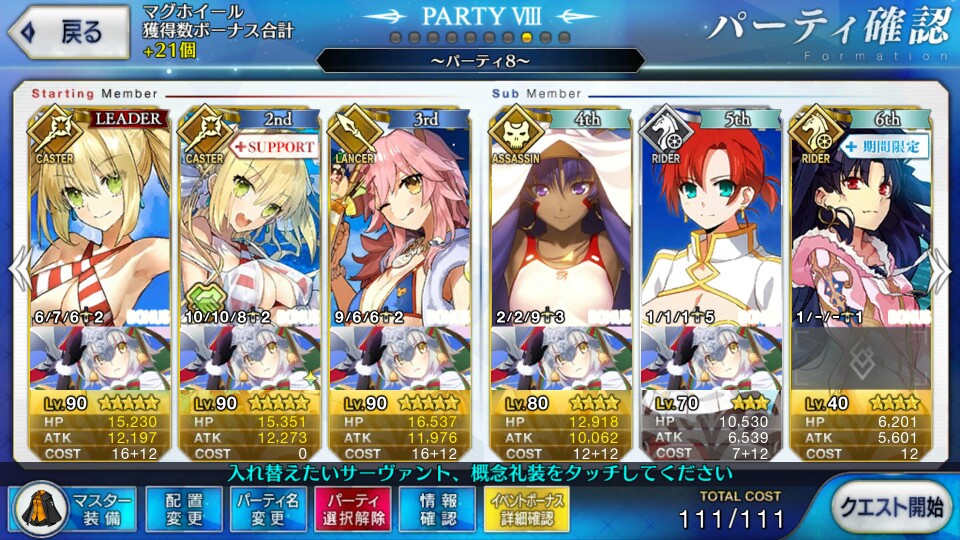Switch to previous party with left arrow
The width and height of the screenshot is (960, 540).
click(x=17, y=270)
